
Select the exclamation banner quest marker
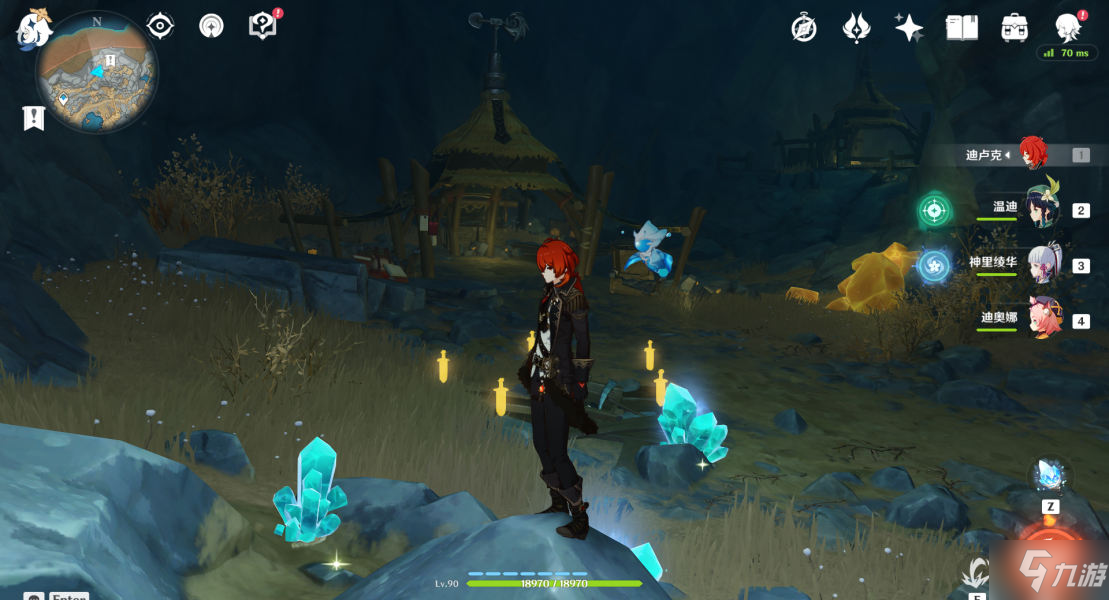point(34,118)
